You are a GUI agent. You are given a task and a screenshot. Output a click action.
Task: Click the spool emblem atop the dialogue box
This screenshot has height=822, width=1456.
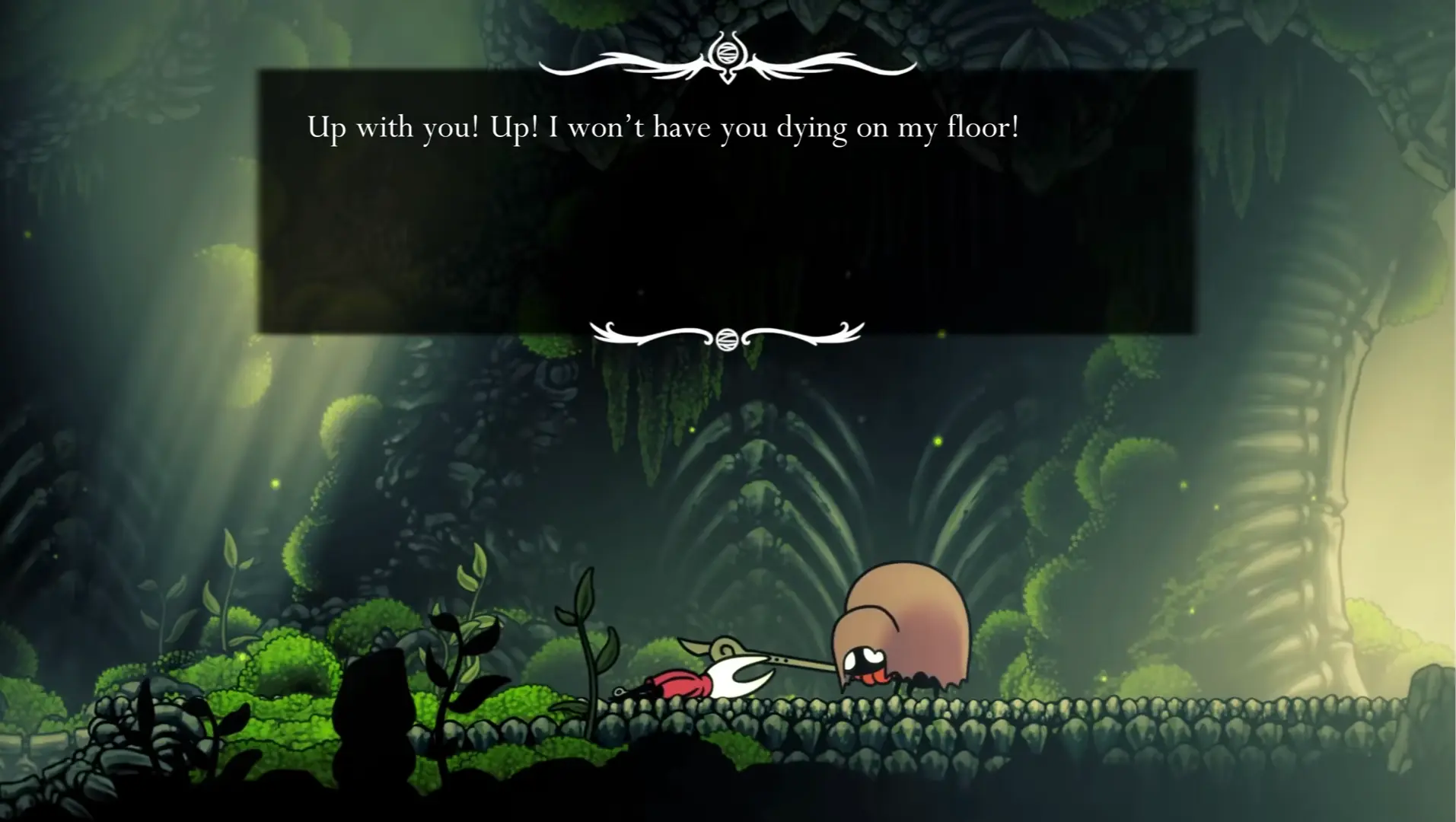pyautogui.click(x=728, y=53)
